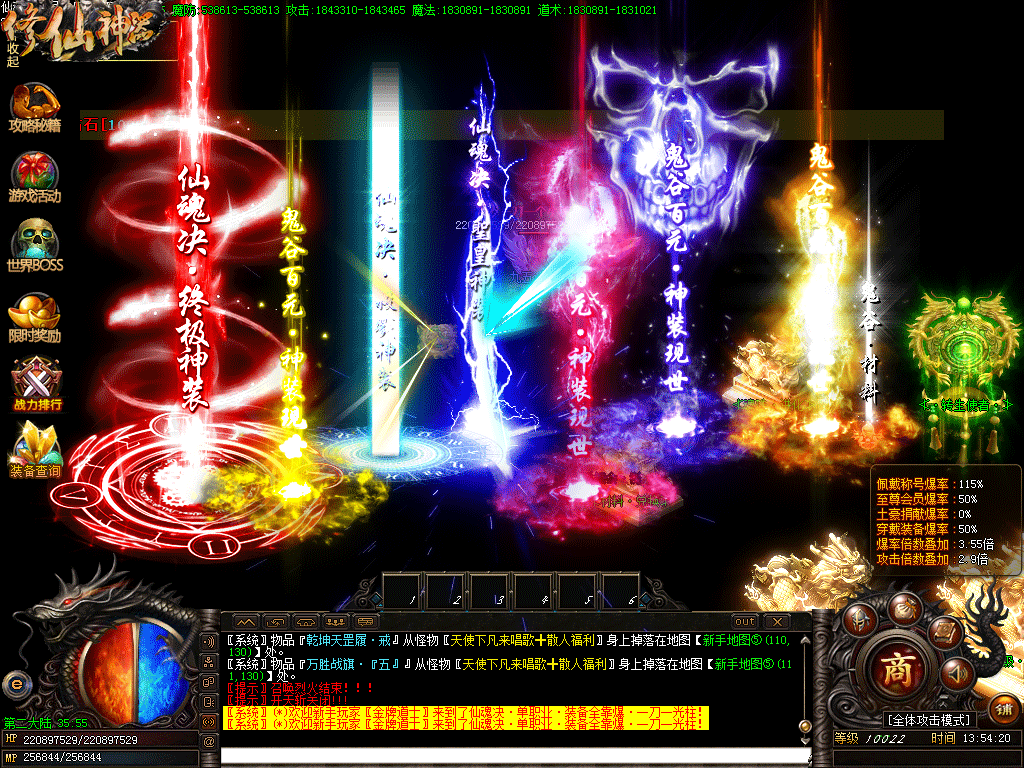Screen dimensions: 1024x768
Task: Click the mountain icon chat tab
Action: pos(245,621)
